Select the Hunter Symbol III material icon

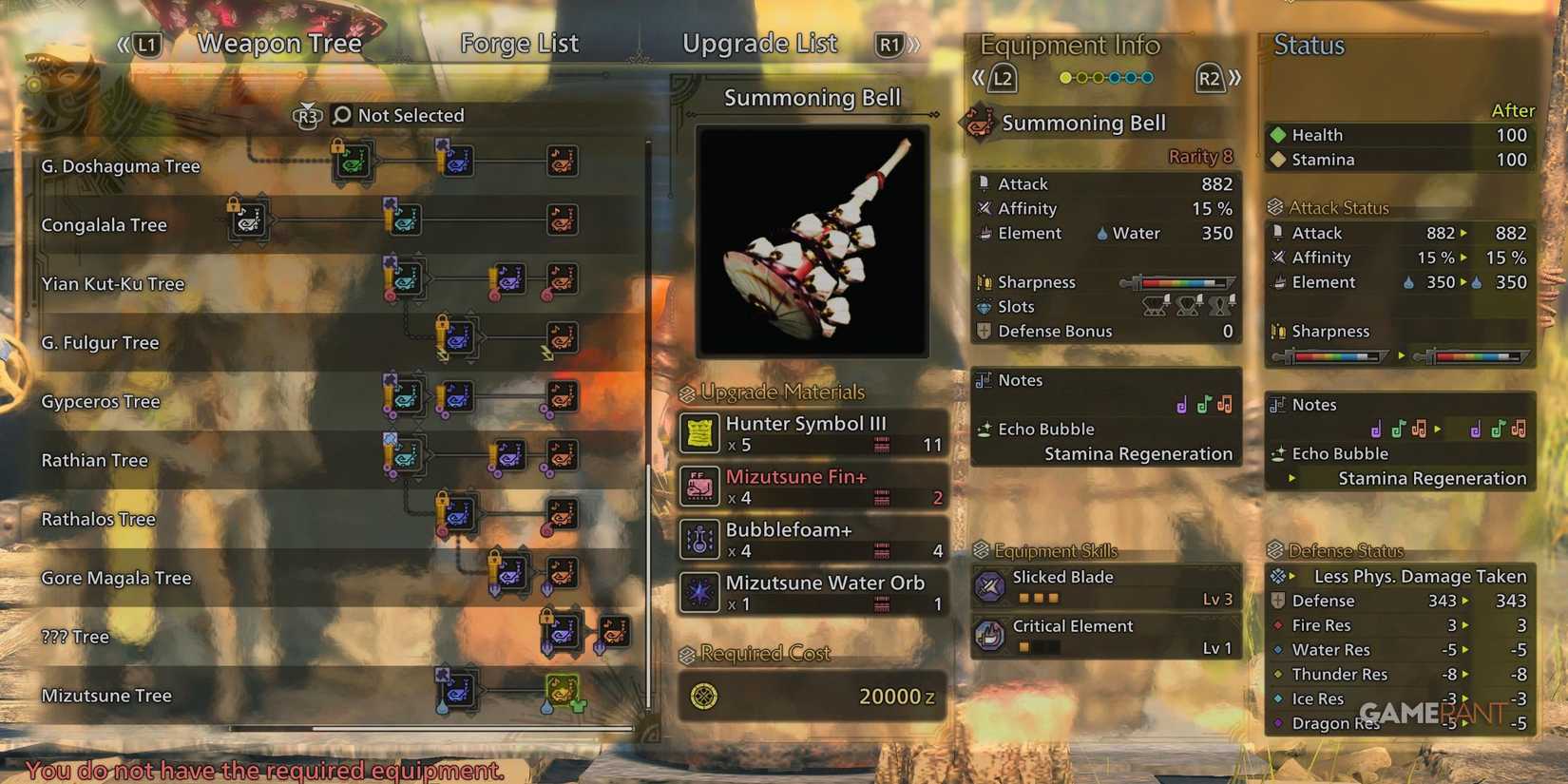[699, 433]
